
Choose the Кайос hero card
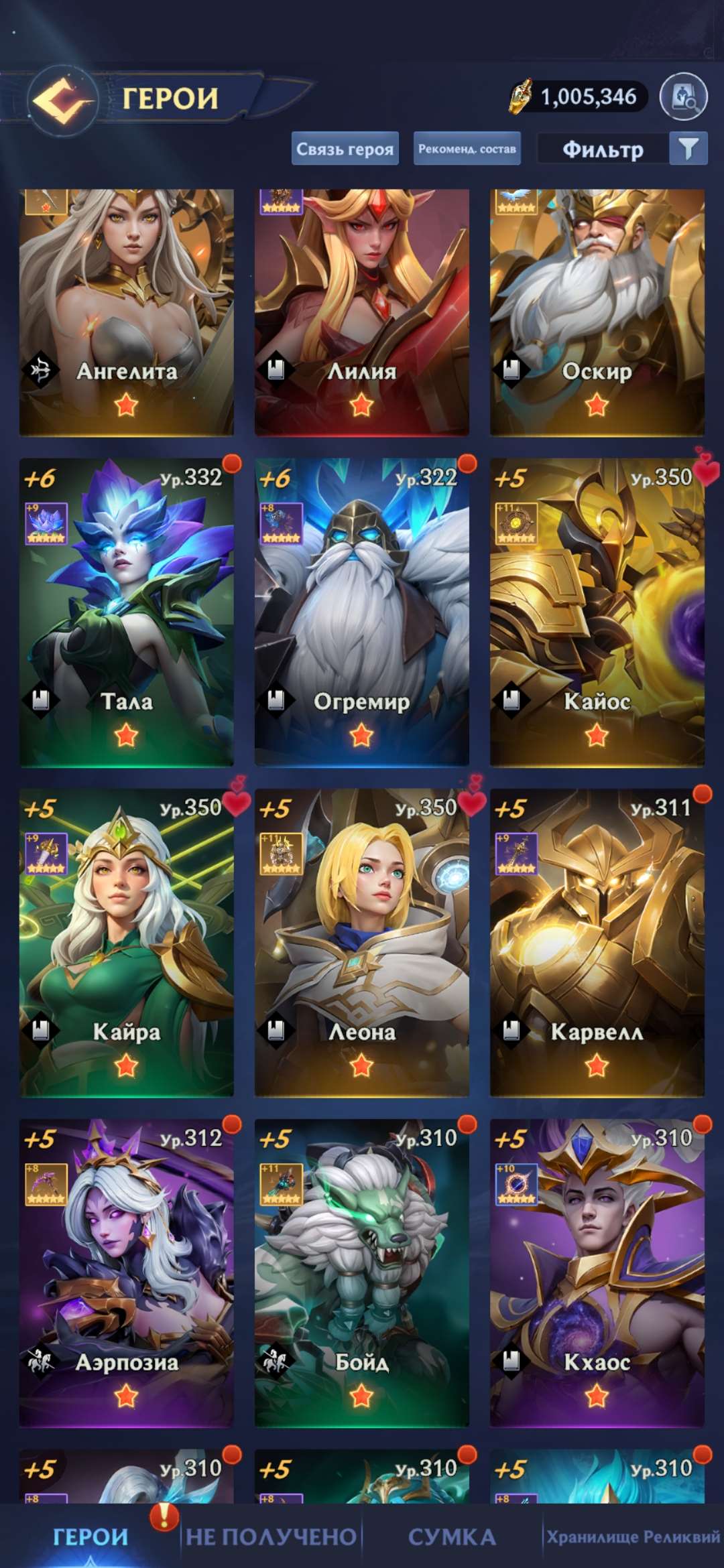coord(597,612)
